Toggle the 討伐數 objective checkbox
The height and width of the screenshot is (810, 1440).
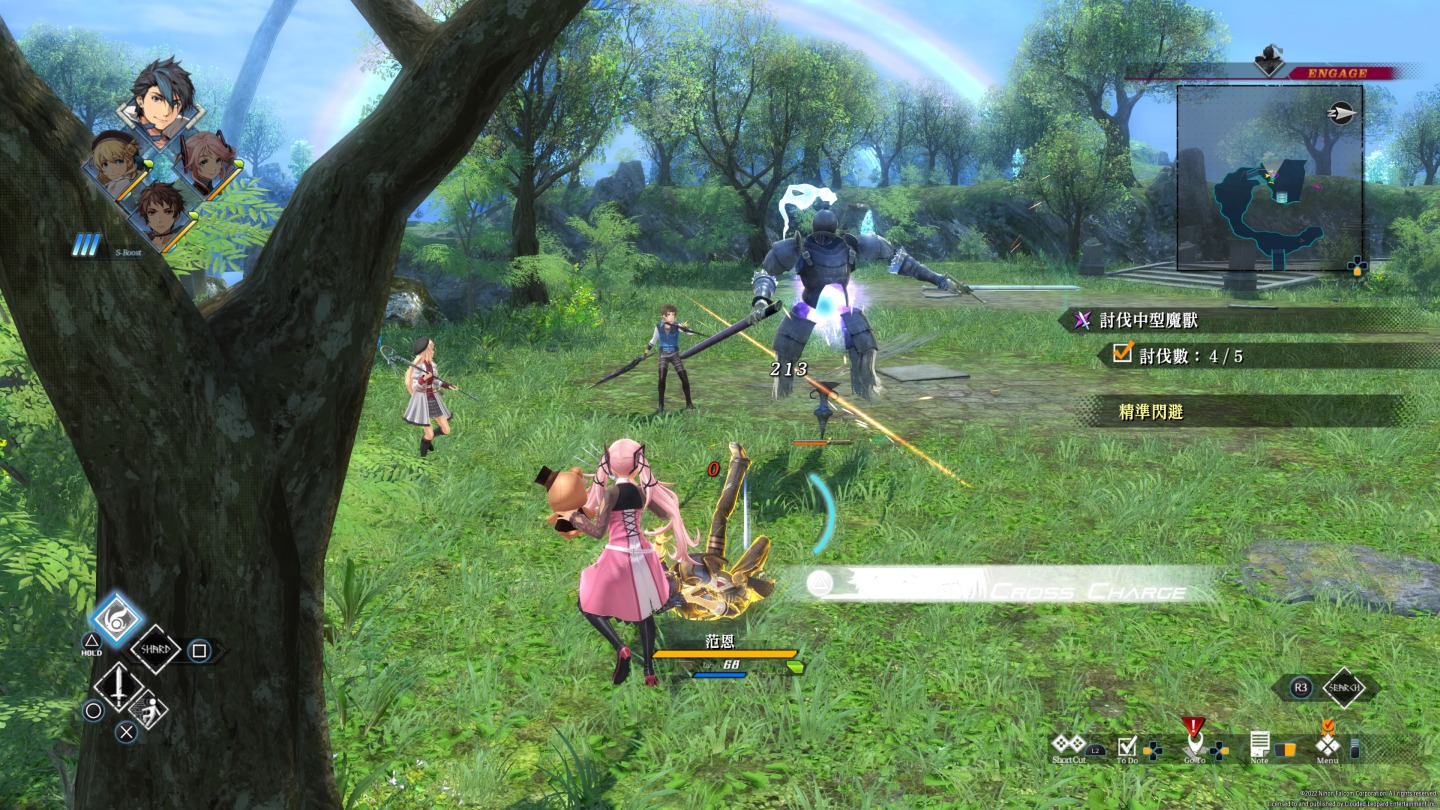[1122, 354]
